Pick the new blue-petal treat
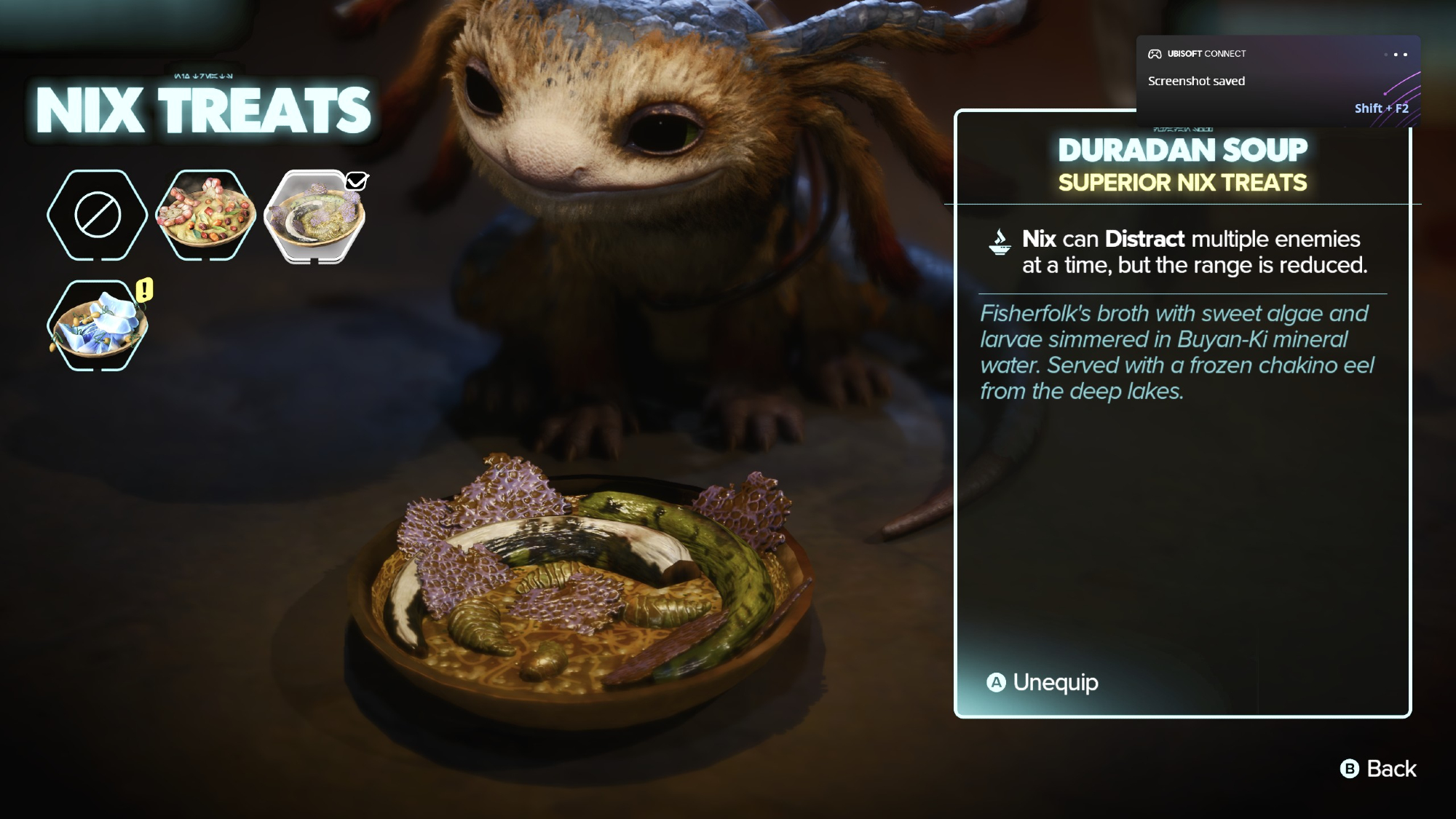Screen dimensions: 1456x819 point(97,325)
